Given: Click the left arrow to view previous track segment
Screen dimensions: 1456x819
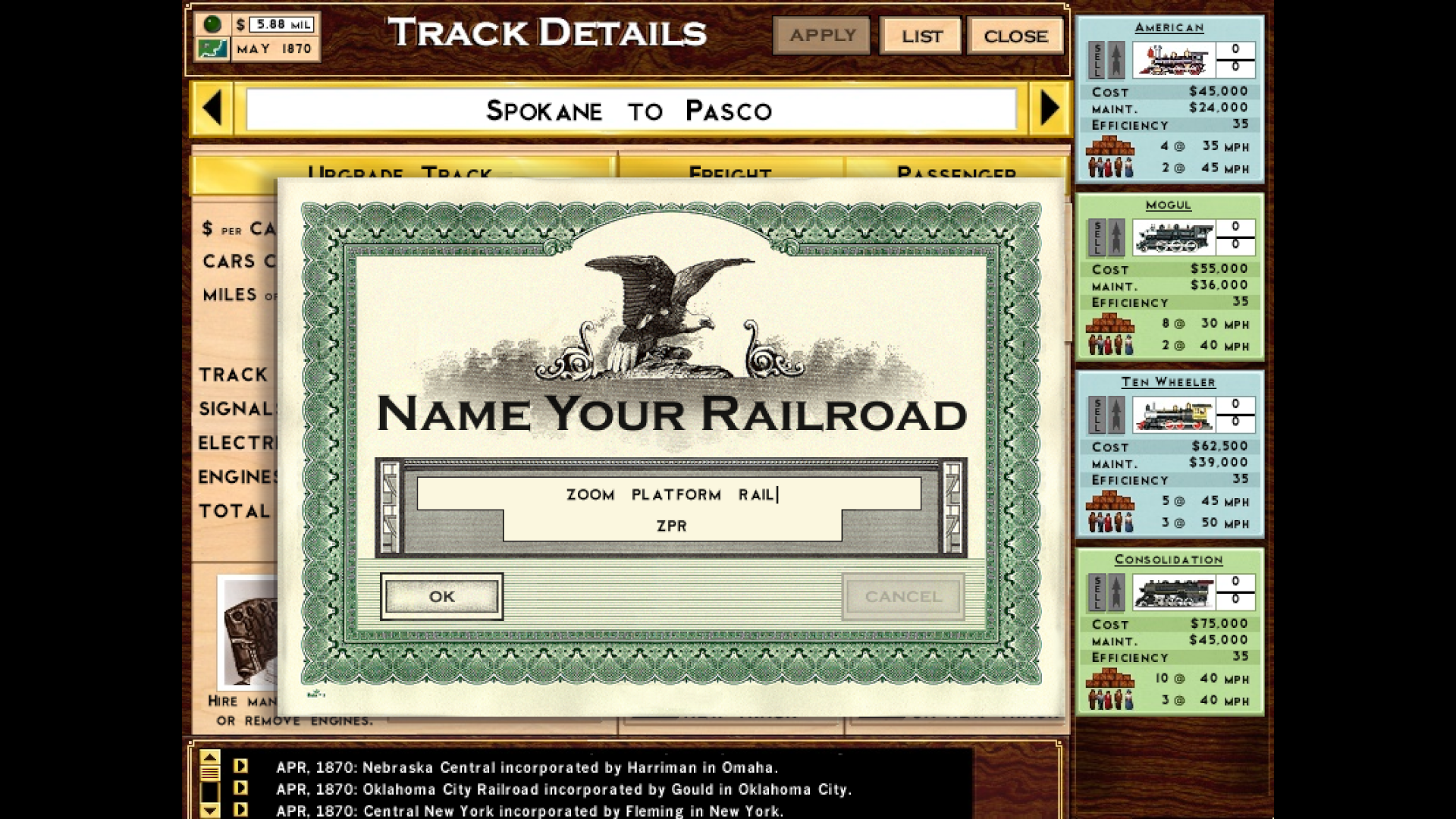Looking at the screenshot, I should coord(212,108).
